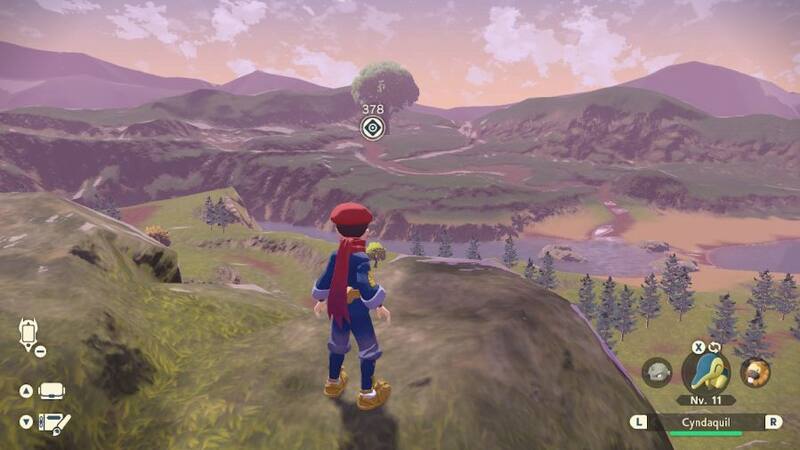Image resolution: width=800 pixels, height=450 pixels.
Task: Choose the Bidoof portrait in the party selector
Action: pos(755,372)
